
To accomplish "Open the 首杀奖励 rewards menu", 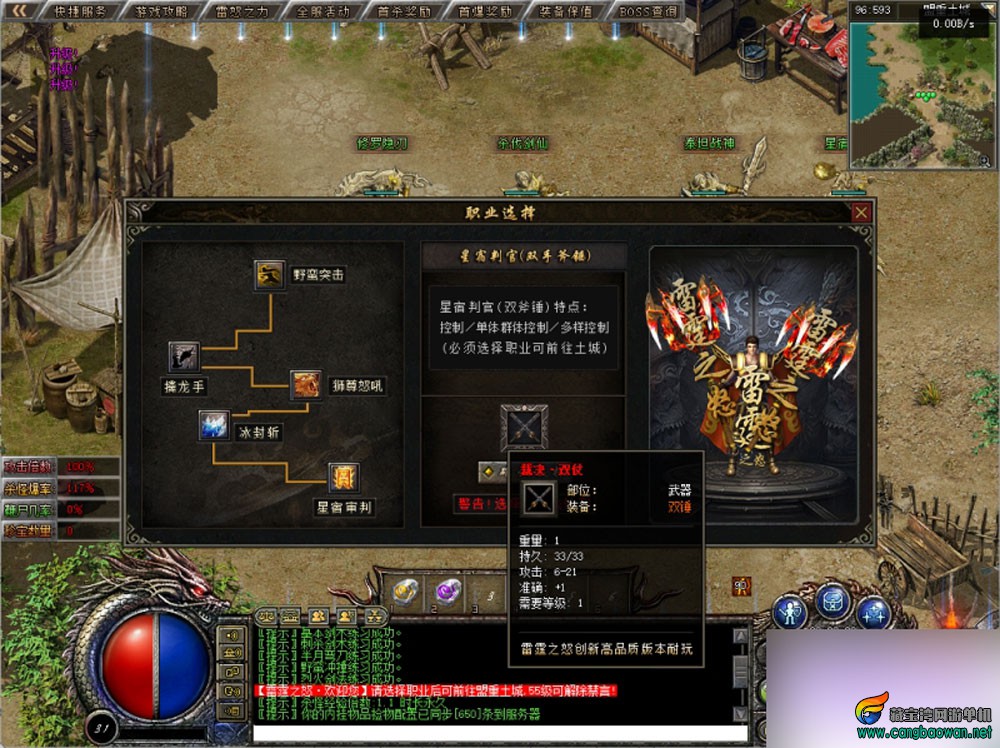I will tap(404, 11).
